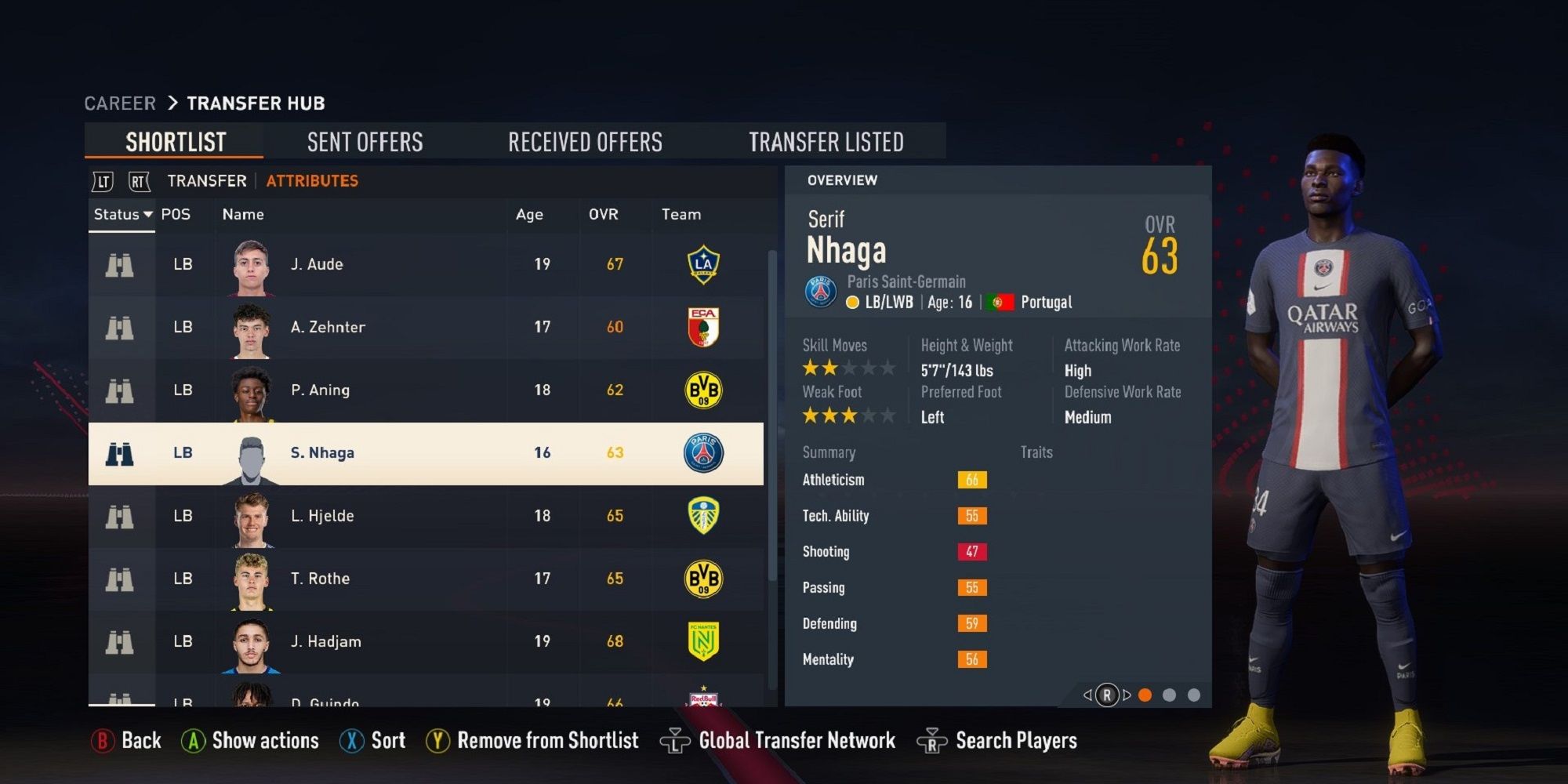This screenshot has height=784, width=1568.
Task: Switch to the Transfer Listed tab
Action: [827, 142]
